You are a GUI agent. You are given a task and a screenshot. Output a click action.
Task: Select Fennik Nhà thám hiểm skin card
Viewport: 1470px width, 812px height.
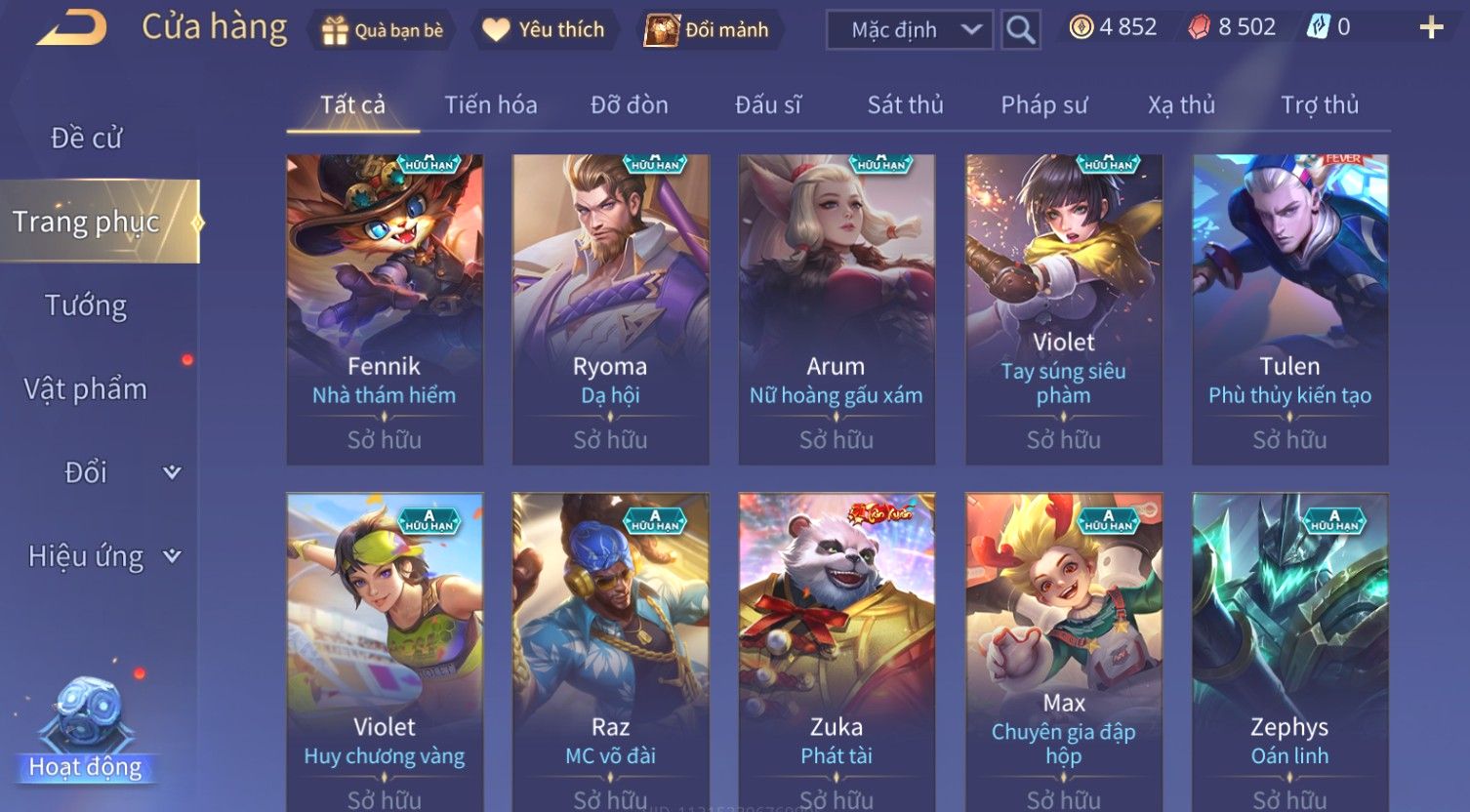385,308
